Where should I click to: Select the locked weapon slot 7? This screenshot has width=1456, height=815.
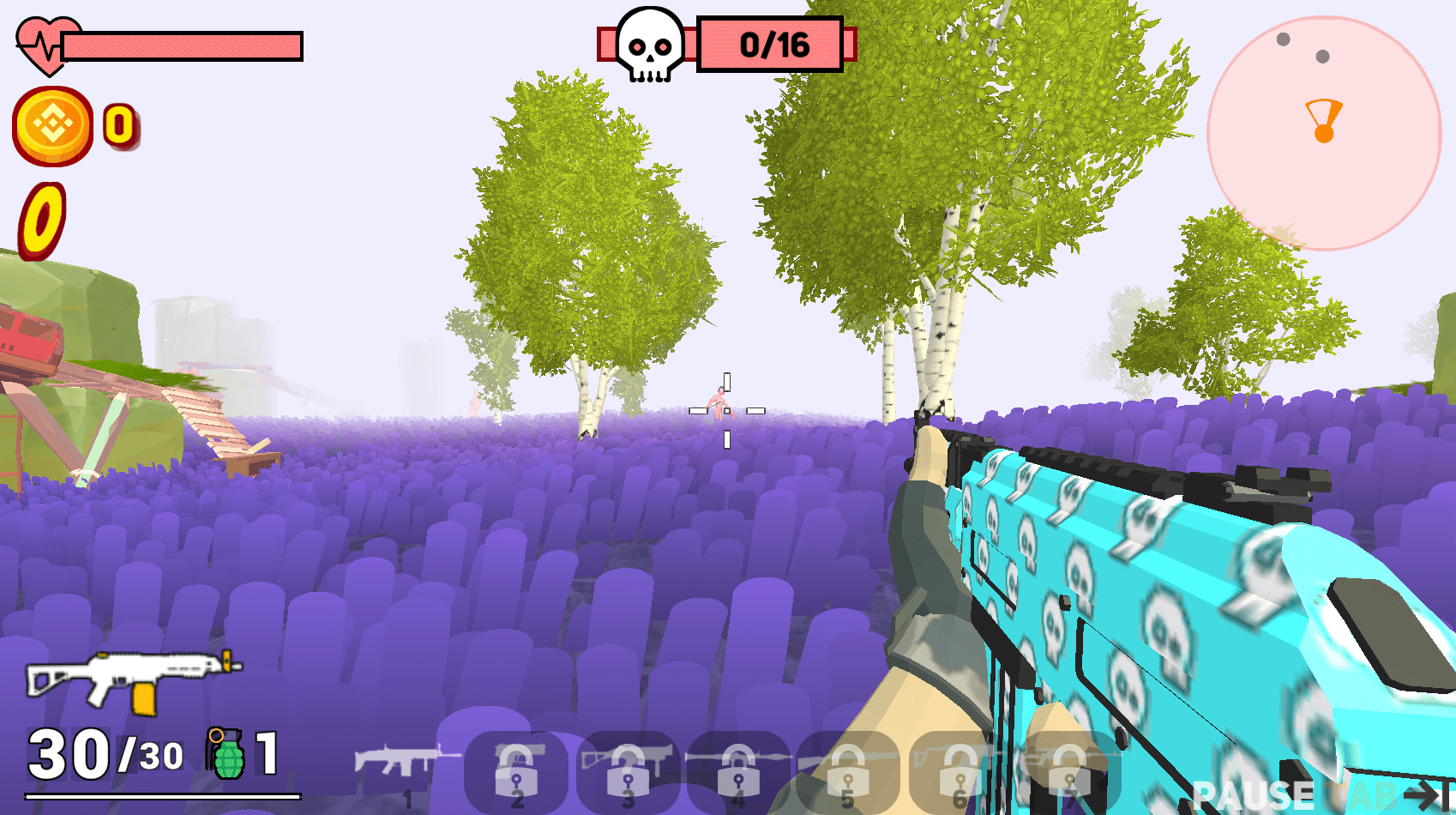click(1068, 771)
